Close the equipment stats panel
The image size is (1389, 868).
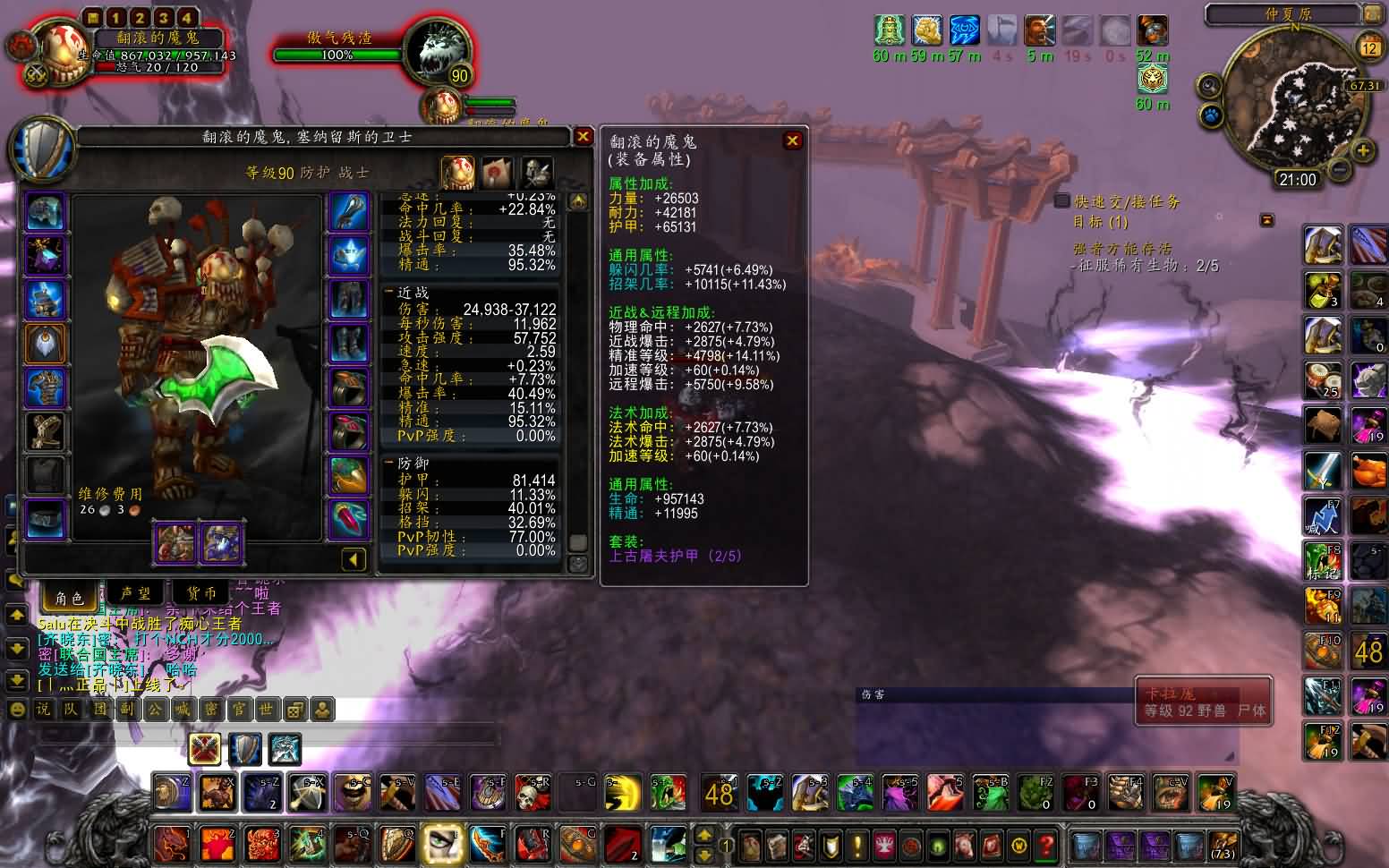792,140
